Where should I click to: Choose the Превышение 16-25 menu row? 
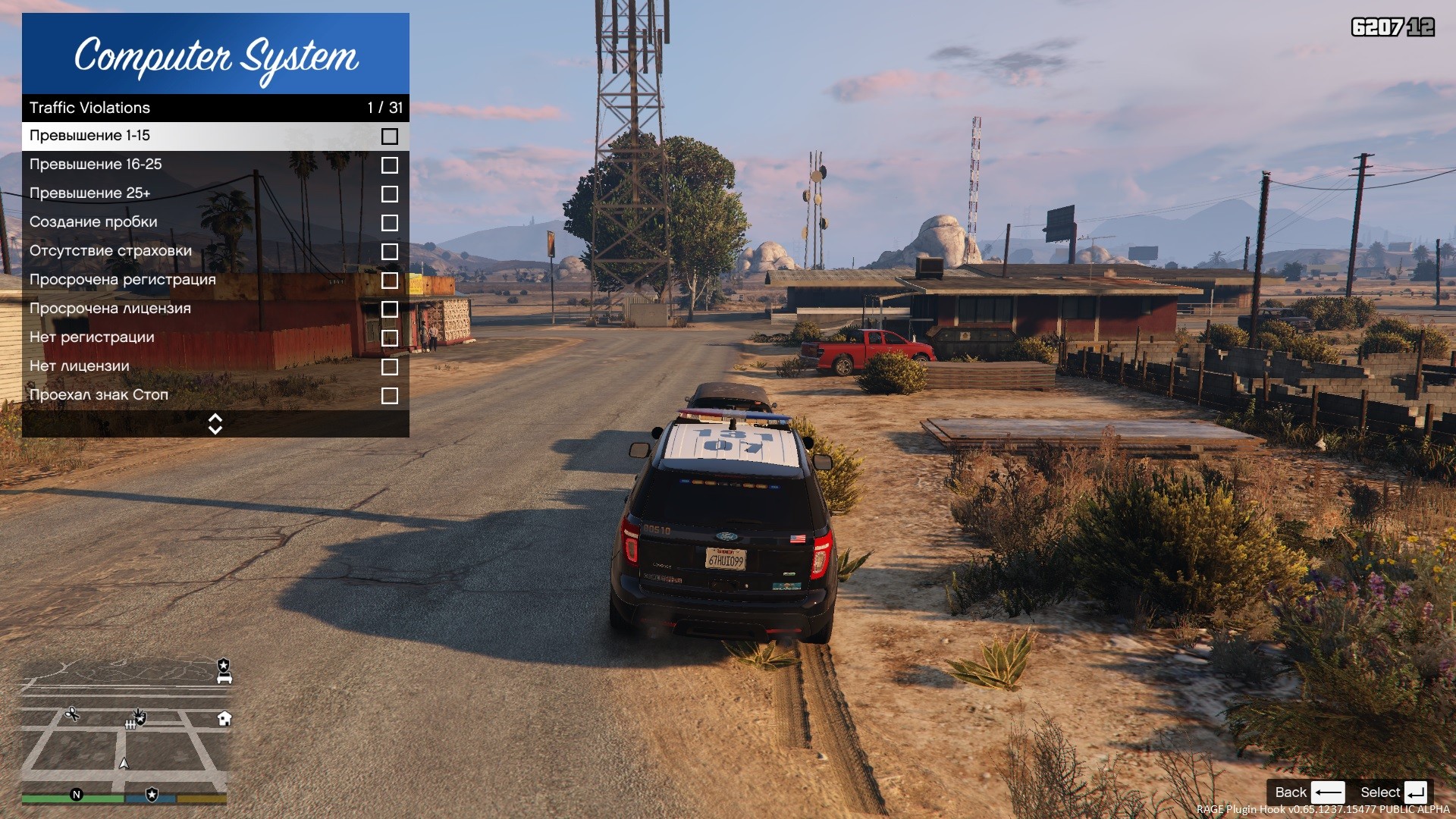(215, 165)
